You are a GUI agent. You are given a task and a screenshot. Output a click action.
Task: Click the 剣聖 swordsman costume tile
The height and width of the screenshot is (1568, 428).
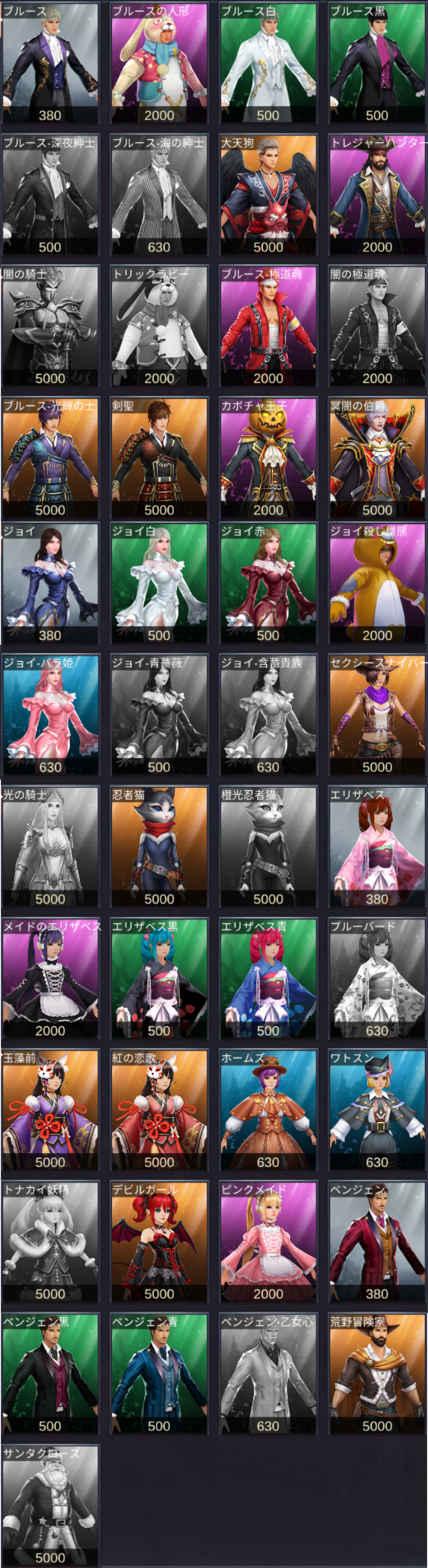[159, 458]
